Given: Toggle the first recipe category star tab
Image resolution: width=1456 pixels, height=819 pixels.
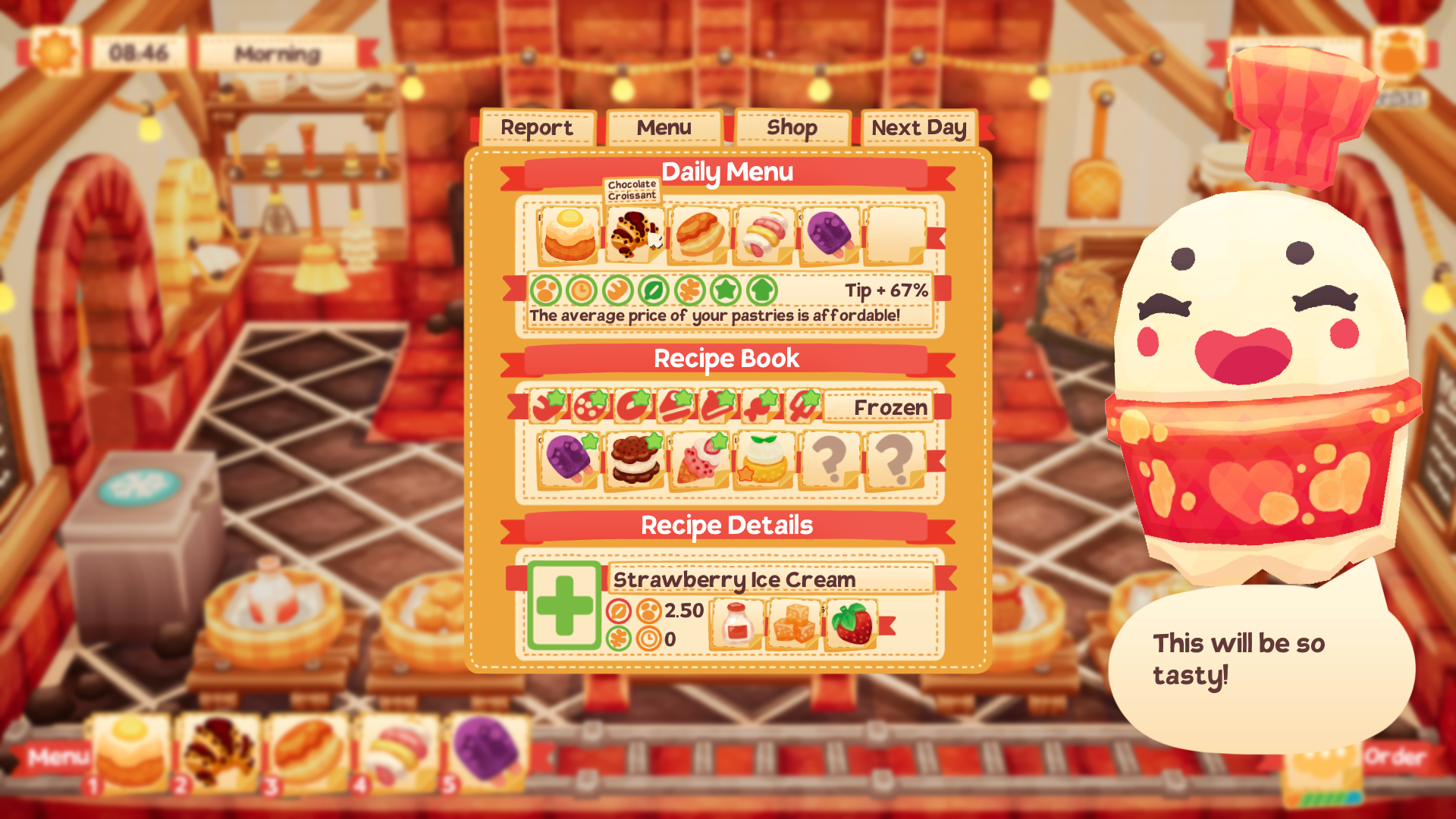Looking at the screenshot, I should 548,407.
